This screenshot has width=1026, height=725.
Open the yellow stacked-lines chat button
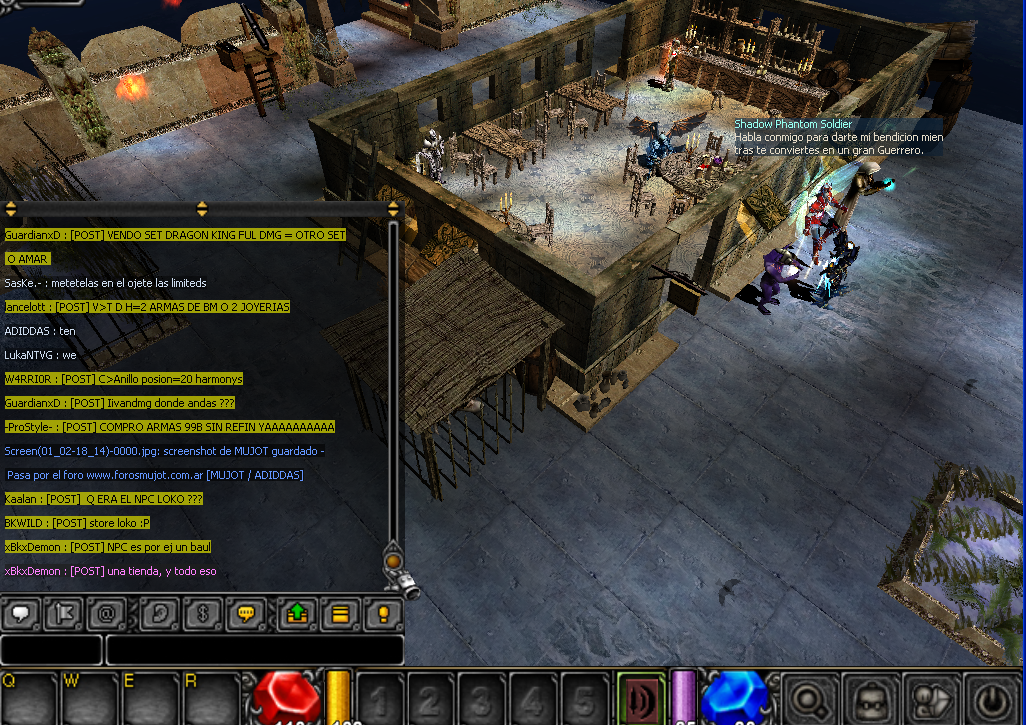coord(340,613)
